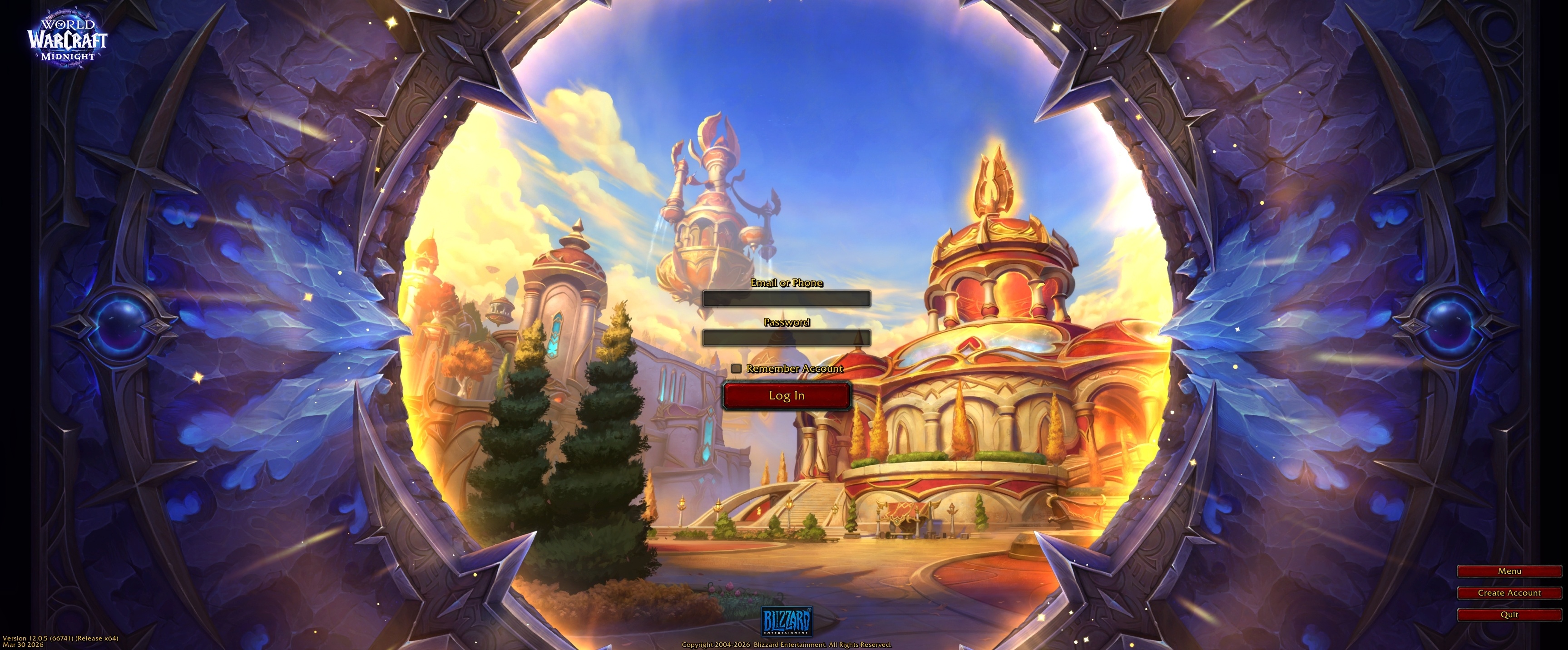
Task: Click the version number text bottom left
Action: pyautogui.click(x=61, y=639)
